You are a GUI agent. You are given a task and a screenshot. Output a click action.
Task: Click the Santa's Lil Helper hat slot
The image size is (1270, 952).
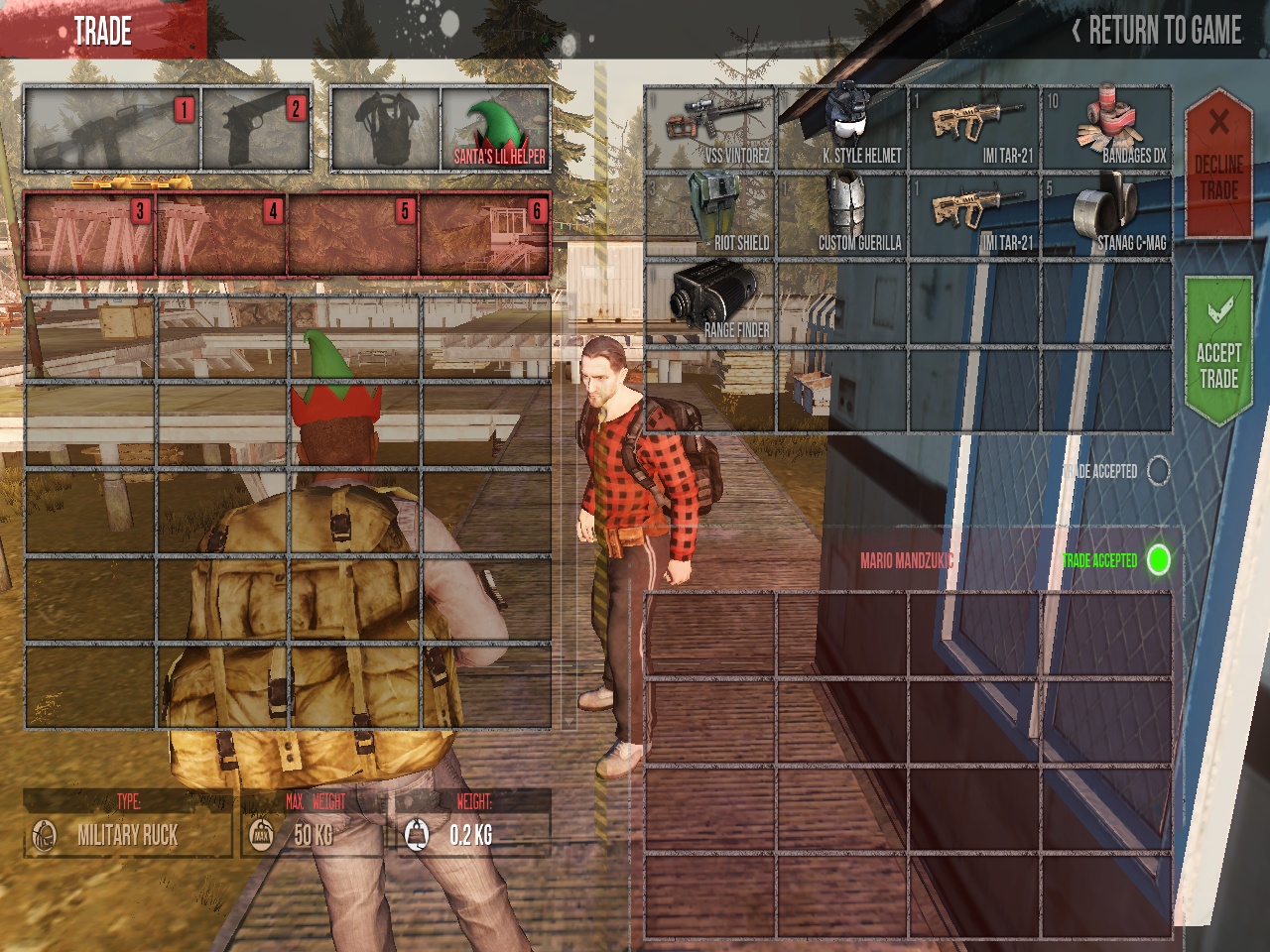coord(495,130)
